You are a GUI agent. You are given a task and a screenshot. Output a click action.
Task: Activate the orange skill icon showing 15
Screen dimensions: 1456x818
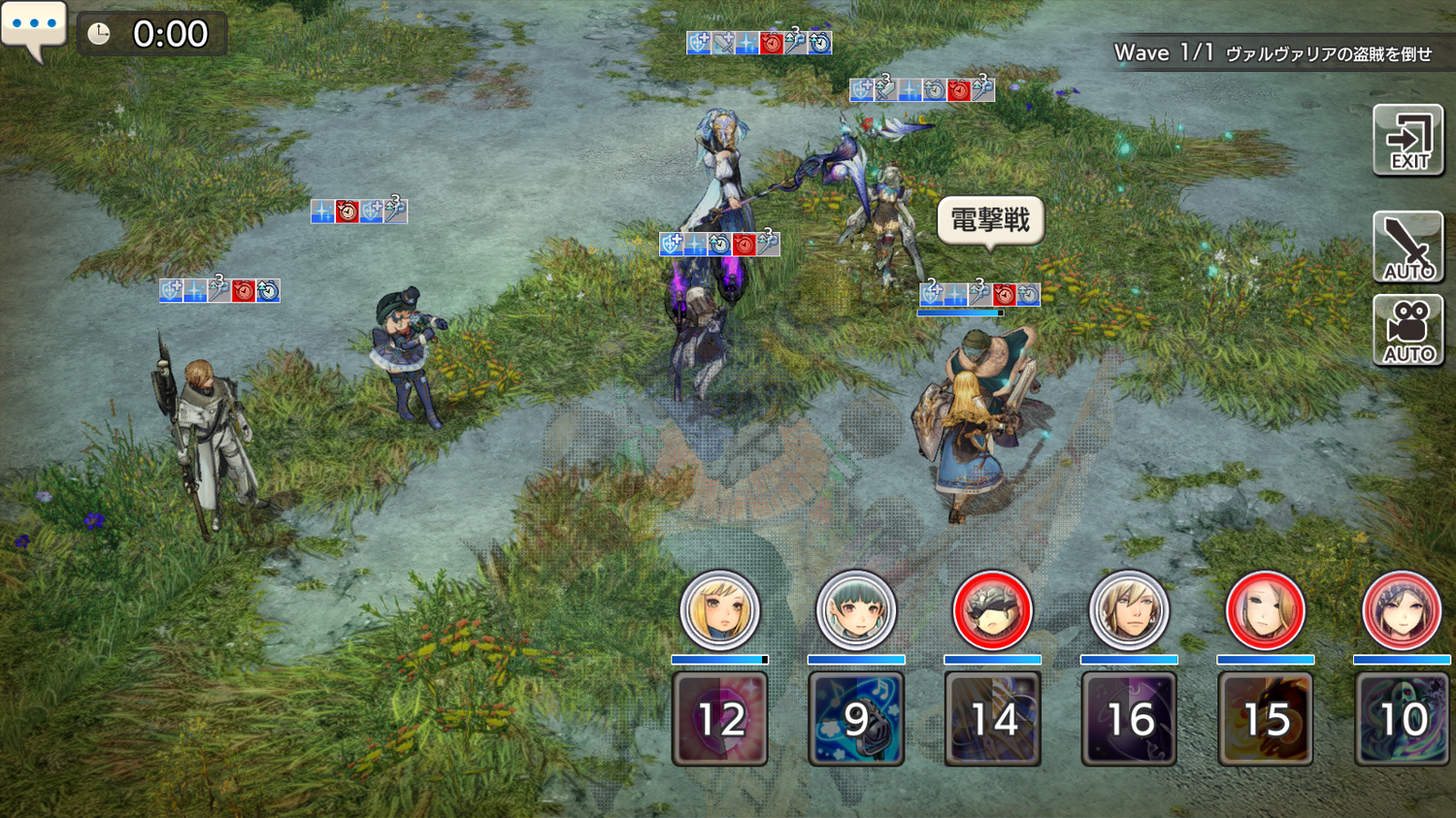pos(1265,719)
